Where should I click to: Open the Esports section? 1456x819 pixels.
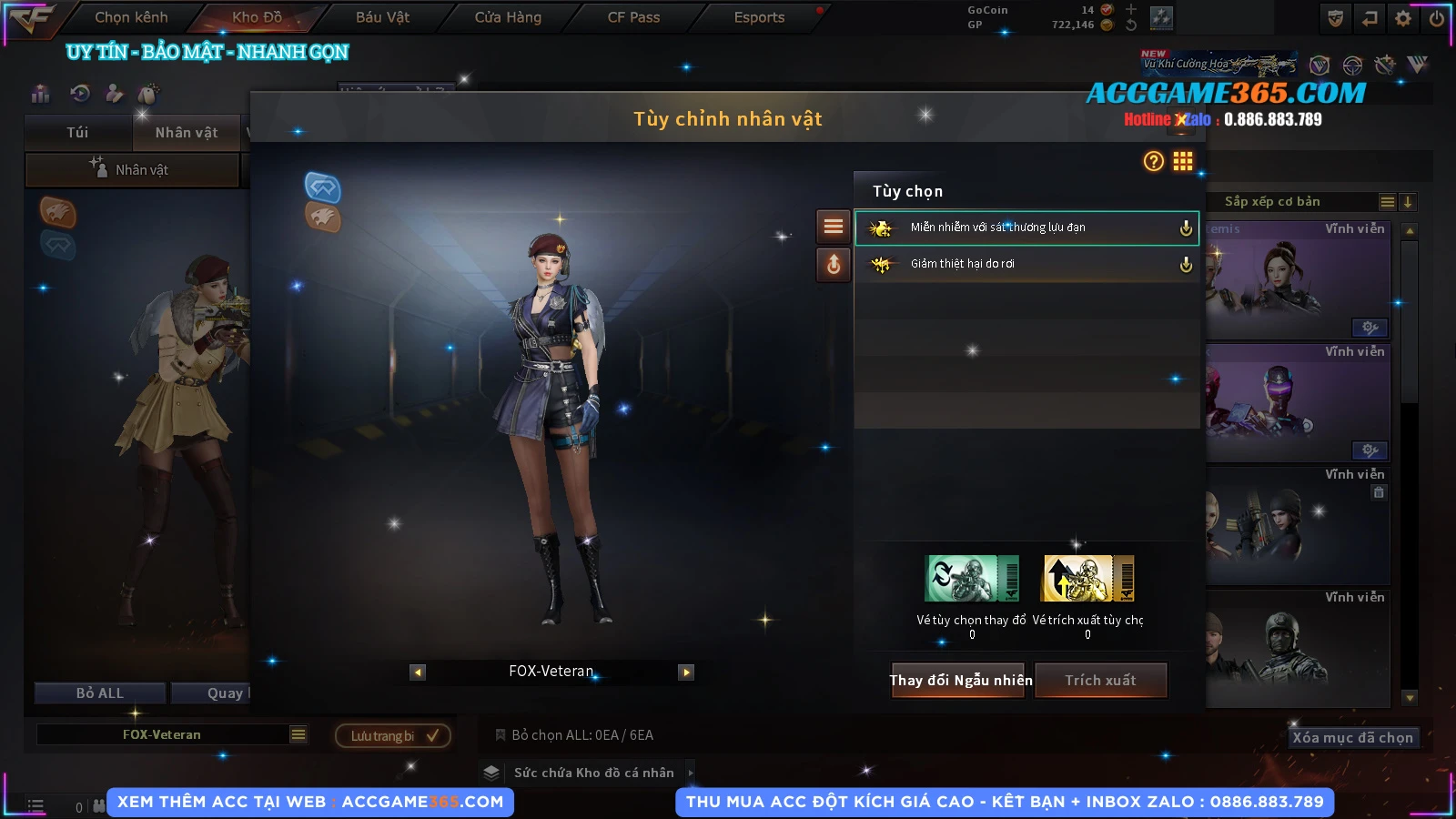point(759,17)
